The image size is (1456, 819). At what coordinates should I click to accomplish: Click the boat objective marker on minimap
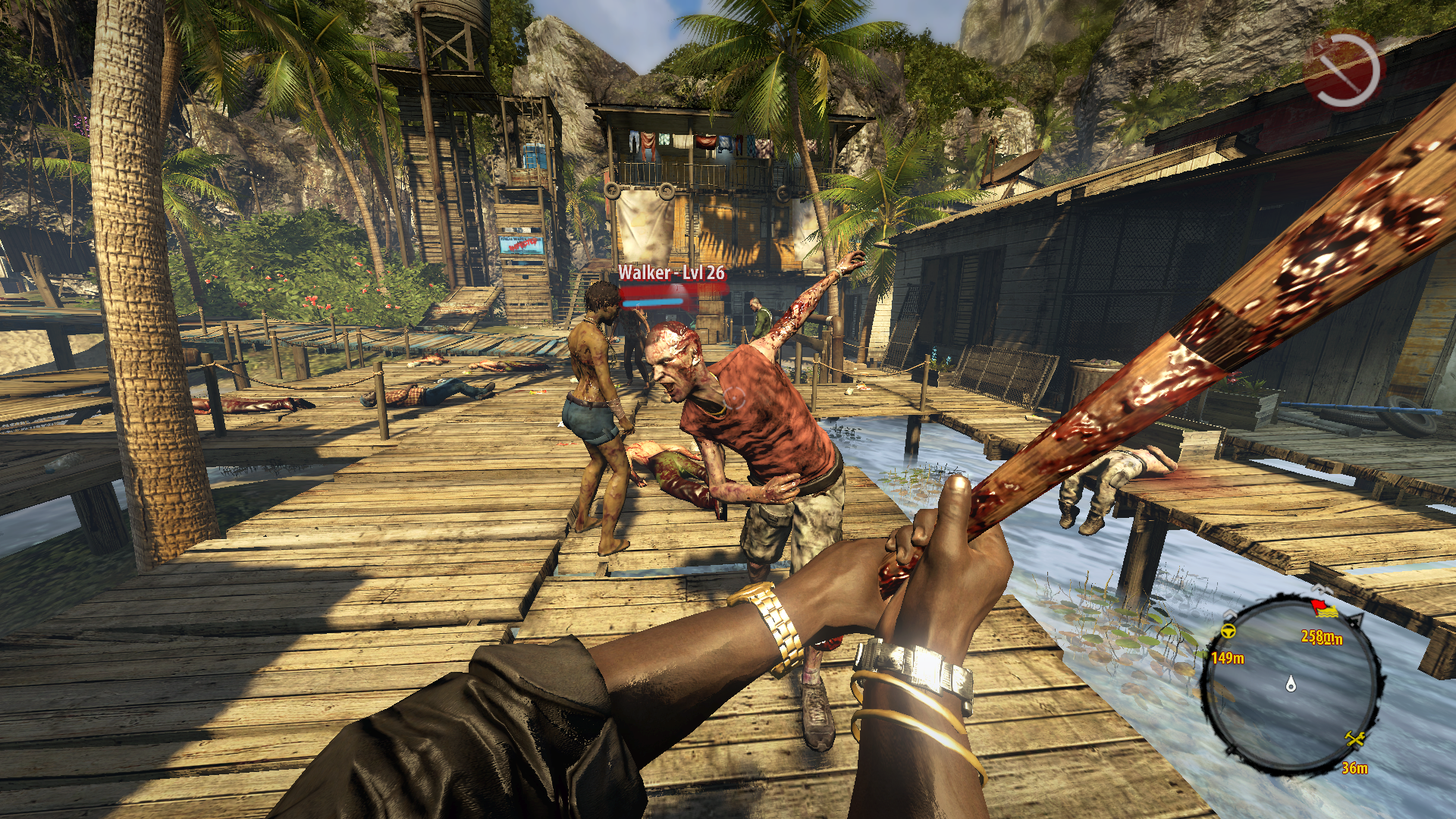coord(1327,611)
